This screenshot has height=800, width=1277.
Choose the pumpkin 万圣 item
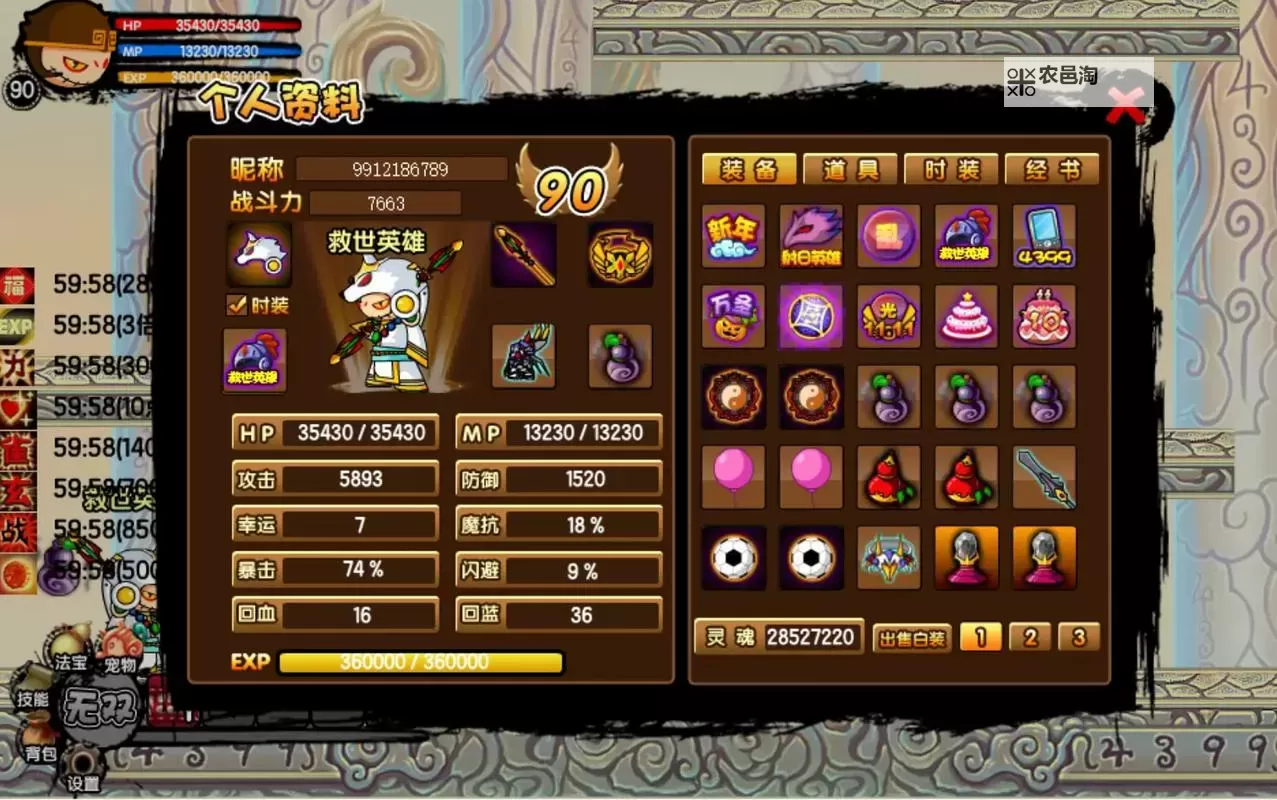733,316
